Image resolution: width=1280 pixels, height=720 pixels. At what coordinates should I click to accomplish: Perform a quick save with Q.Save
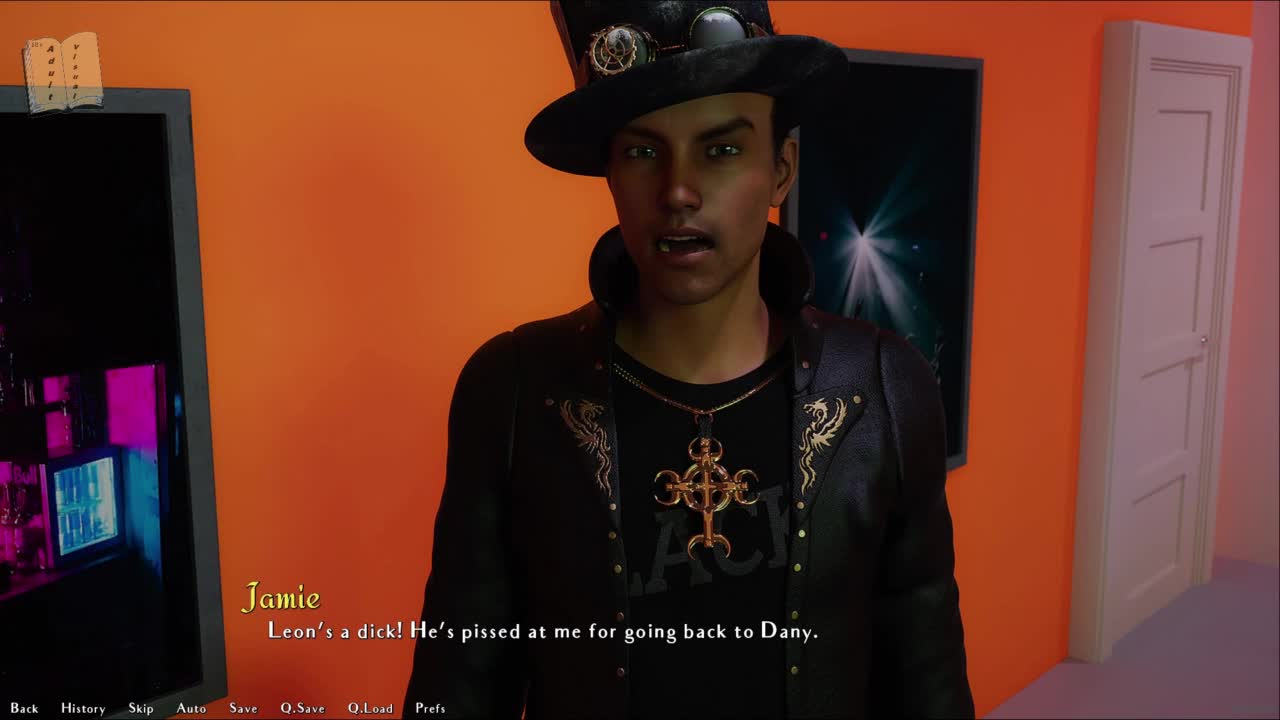click(x=302, y=708)
